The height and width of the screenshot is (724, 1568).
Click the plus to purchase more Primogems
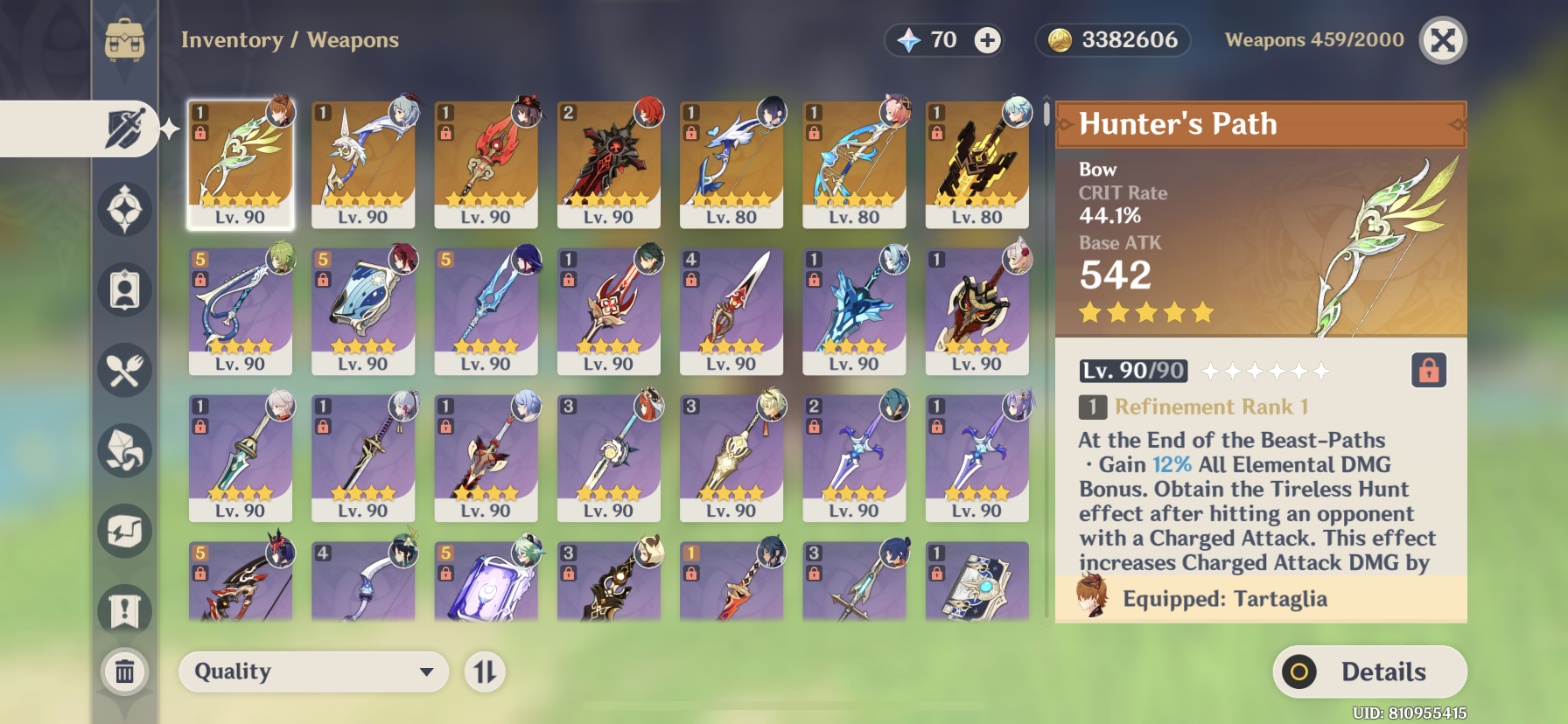[x=987, y=39]
